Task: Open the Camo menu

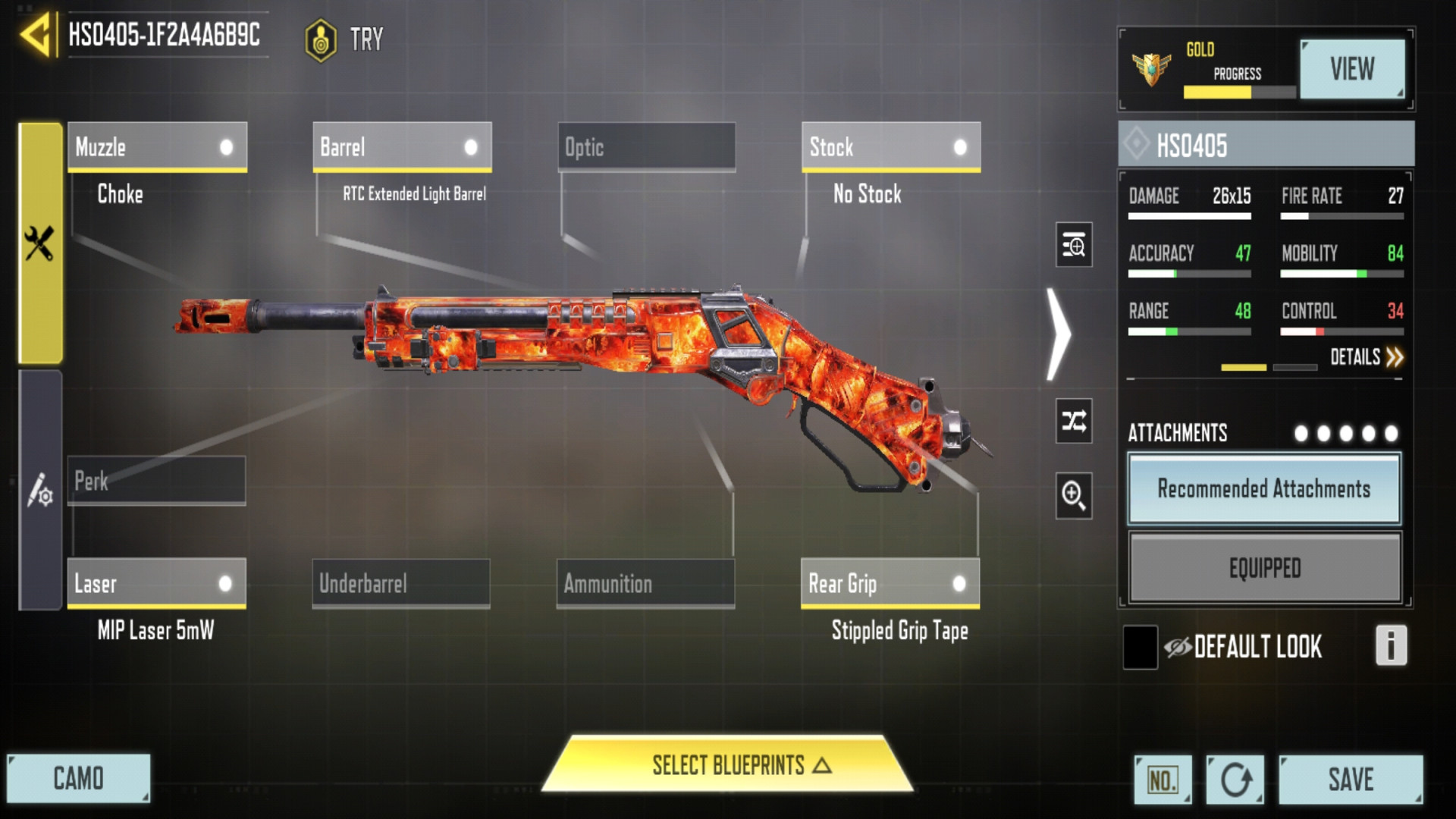Action: click(78, 779)
